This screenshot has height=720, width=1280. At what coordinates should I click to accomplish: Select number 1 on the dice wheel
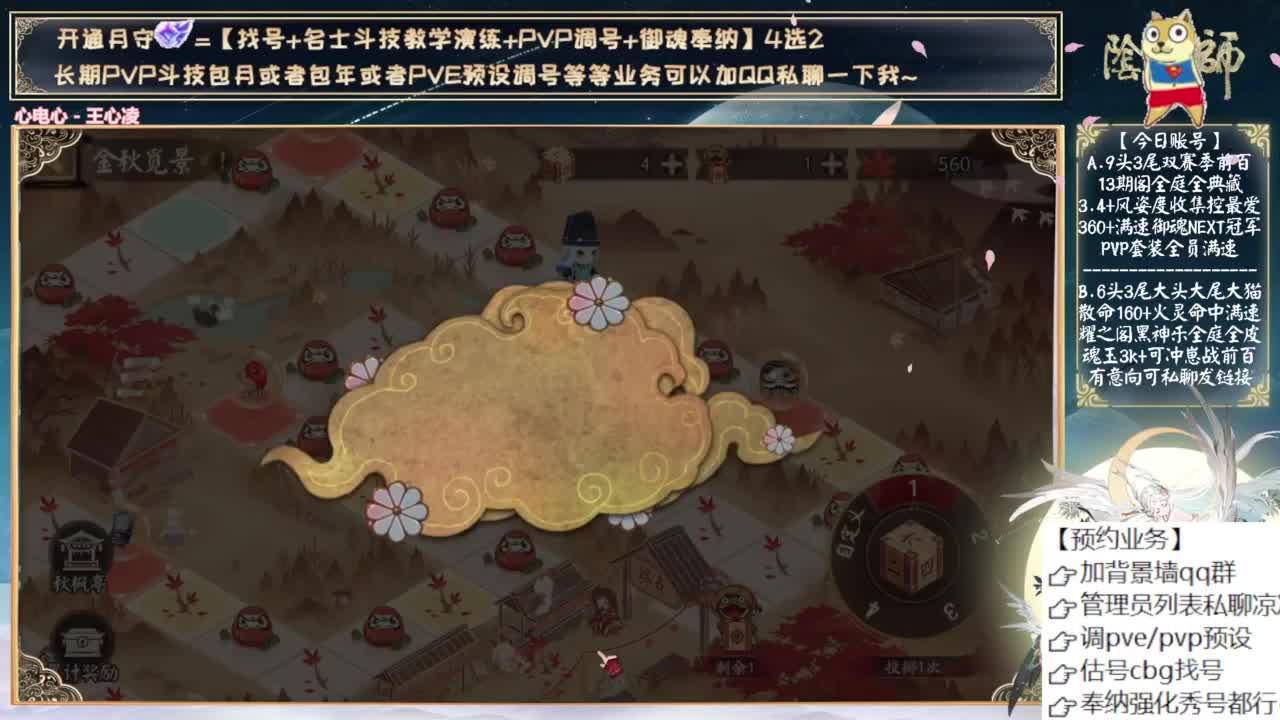click(913, 489)
